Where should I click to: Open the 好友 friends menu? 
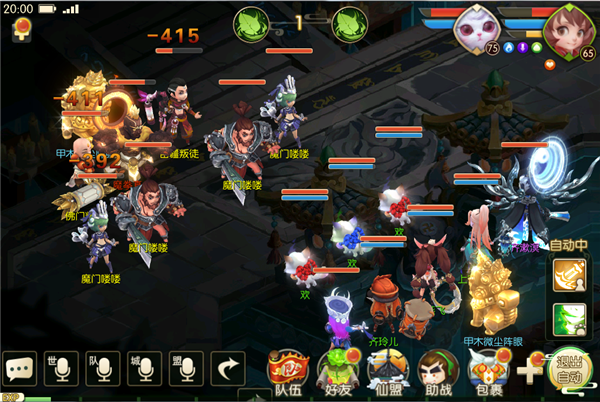[337, 371]
